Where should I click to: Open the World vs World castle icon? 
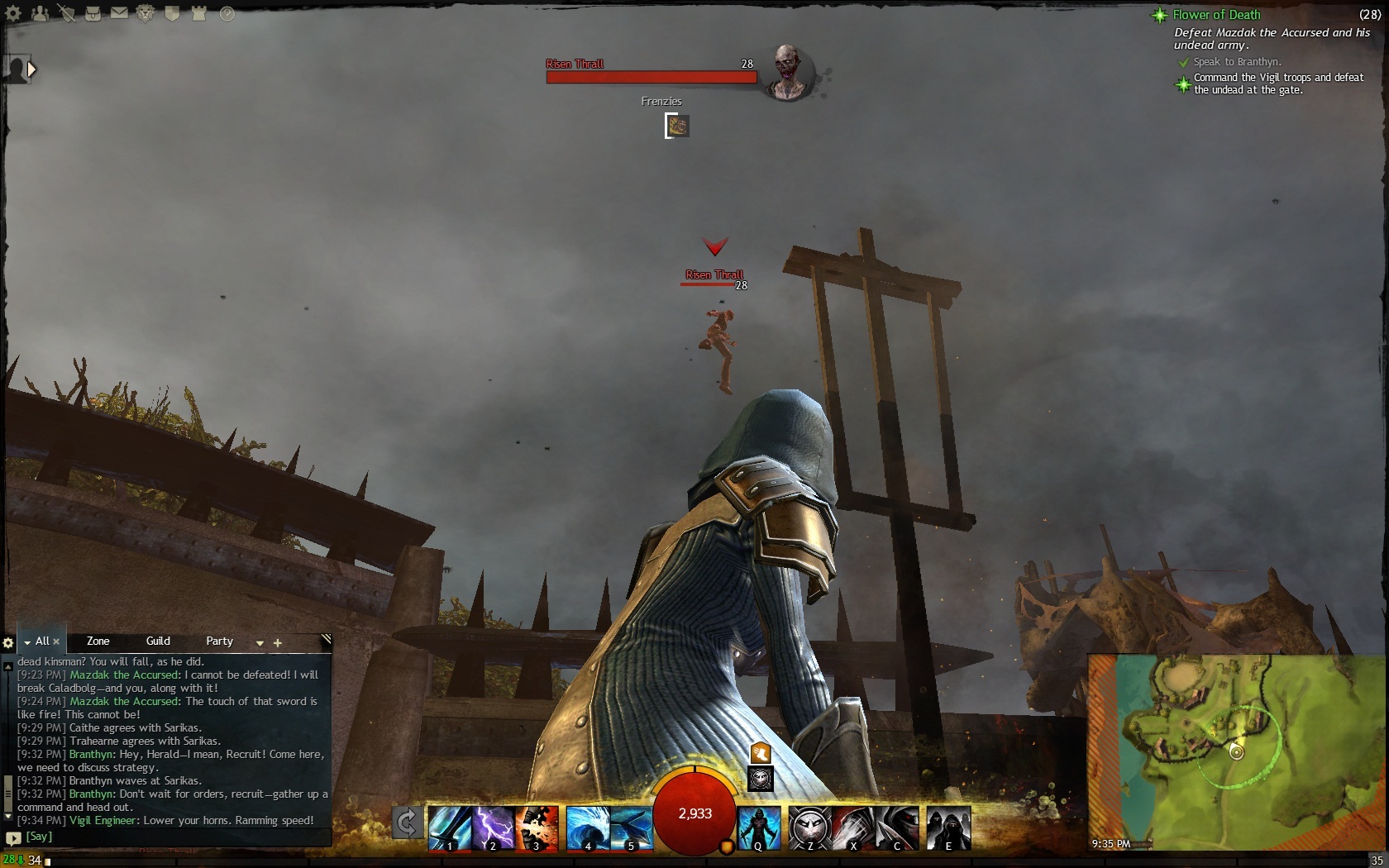(198, 13)
